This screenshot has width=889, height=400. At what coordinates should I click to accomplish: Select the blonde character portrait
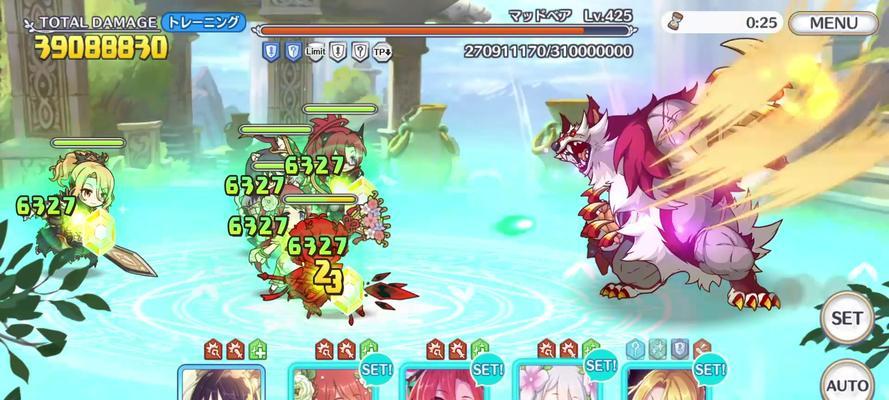click(x=664, y=385)
